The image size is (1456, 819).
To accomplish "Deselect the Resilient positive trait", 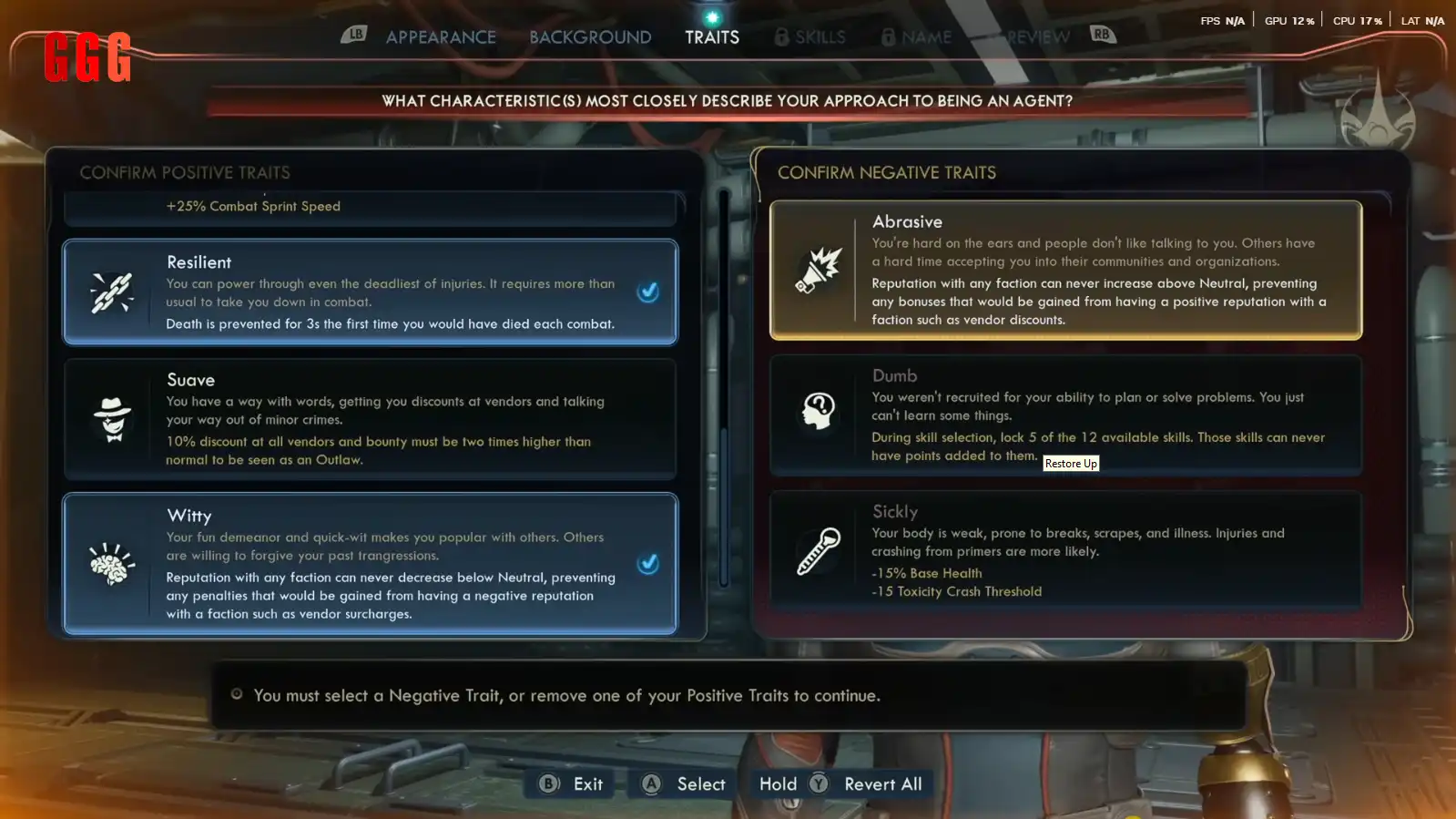I will point(370,292).
